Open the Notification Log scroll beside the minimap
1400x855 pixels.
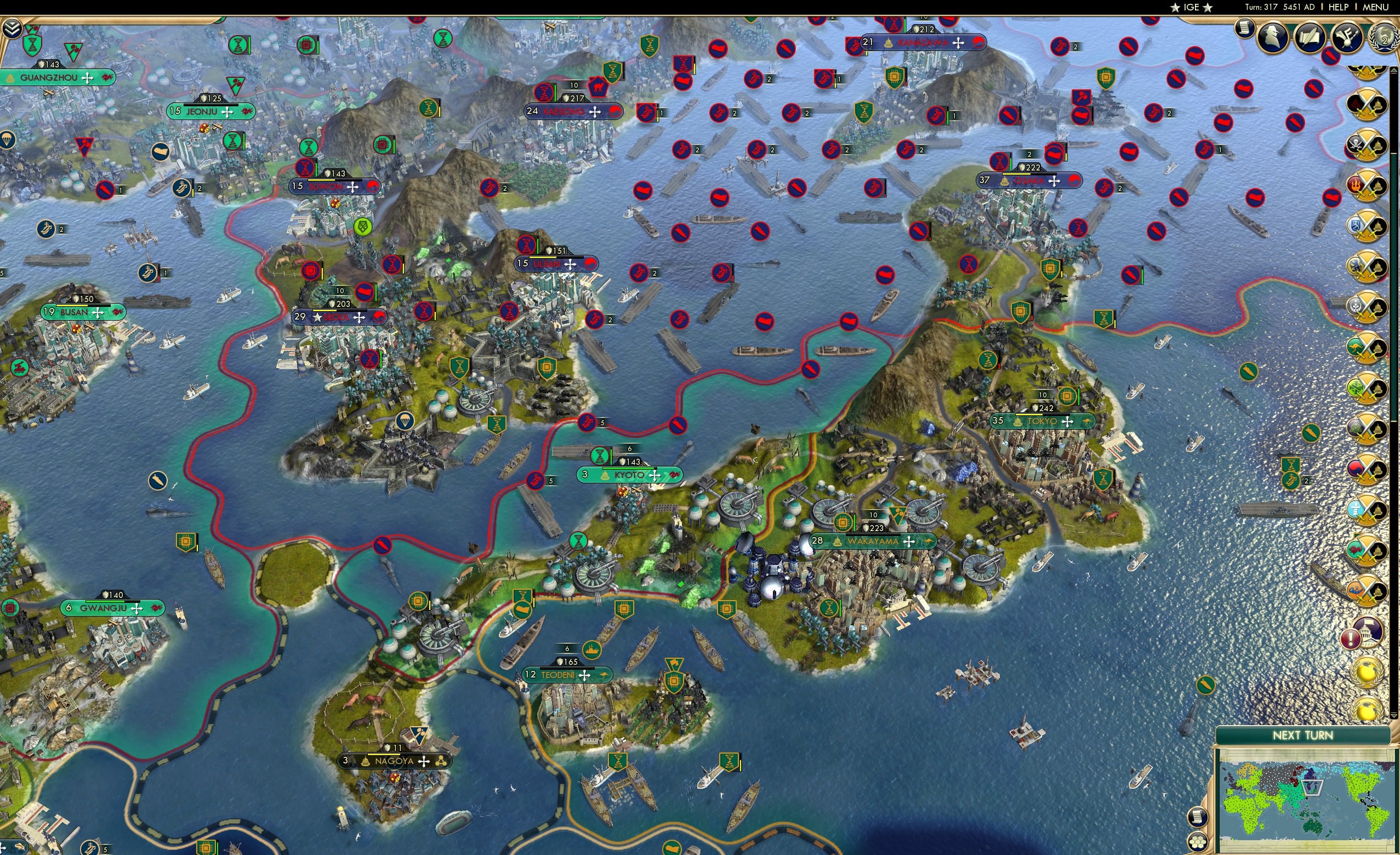point(1198,817)
